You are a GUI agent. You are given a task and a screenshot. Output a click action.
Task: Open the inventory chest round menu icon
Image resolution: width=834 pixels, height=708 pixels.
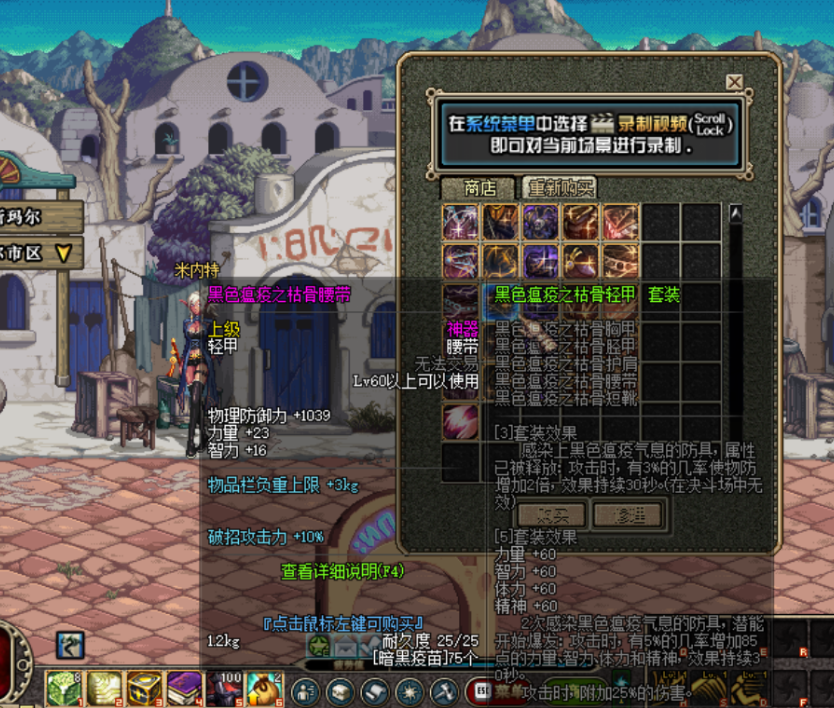[x=340, y=690]
